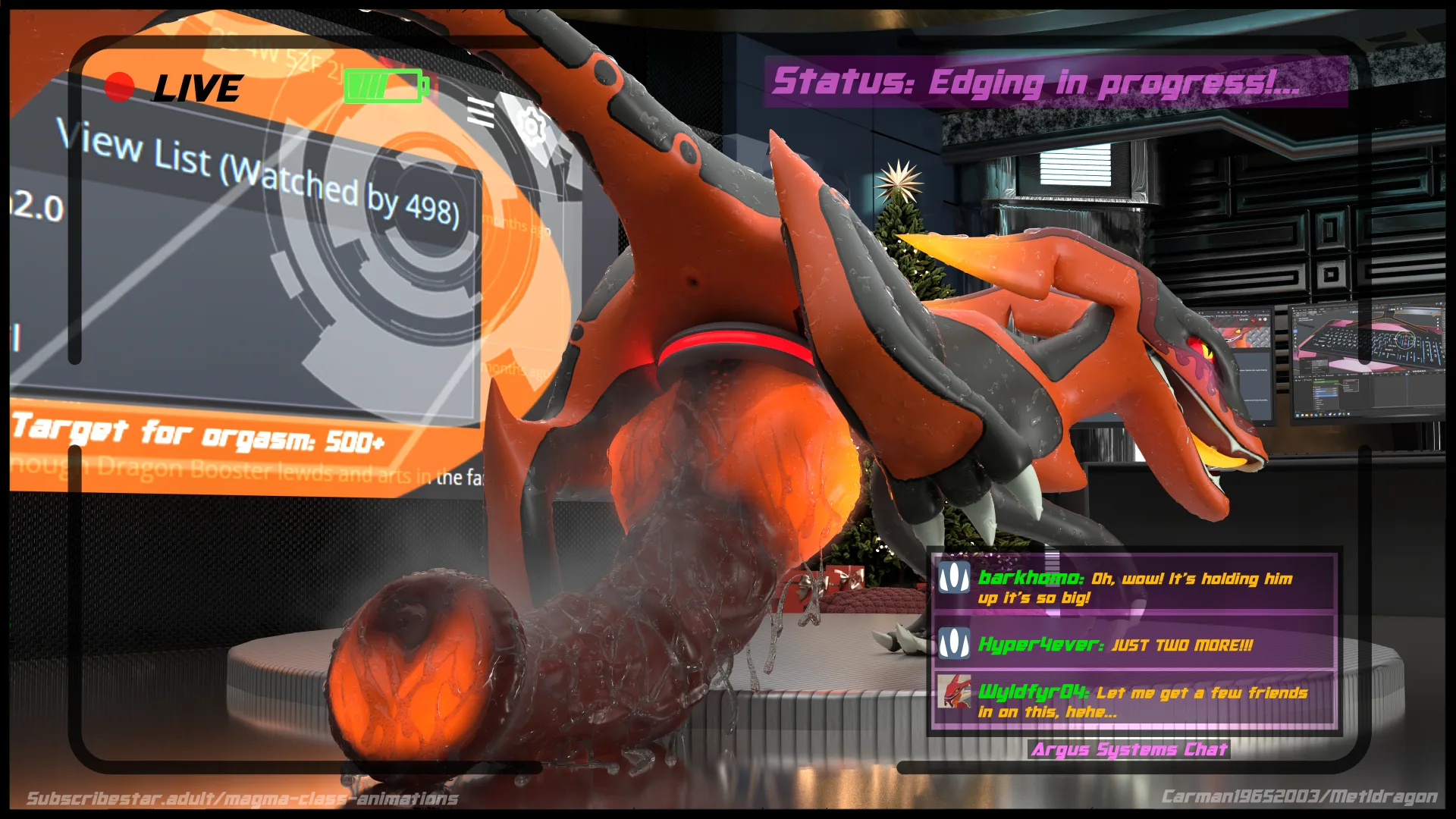Open the hamburger menu icon
Viewport: 1456px width, 819px height.
click(x=480, y=112)
